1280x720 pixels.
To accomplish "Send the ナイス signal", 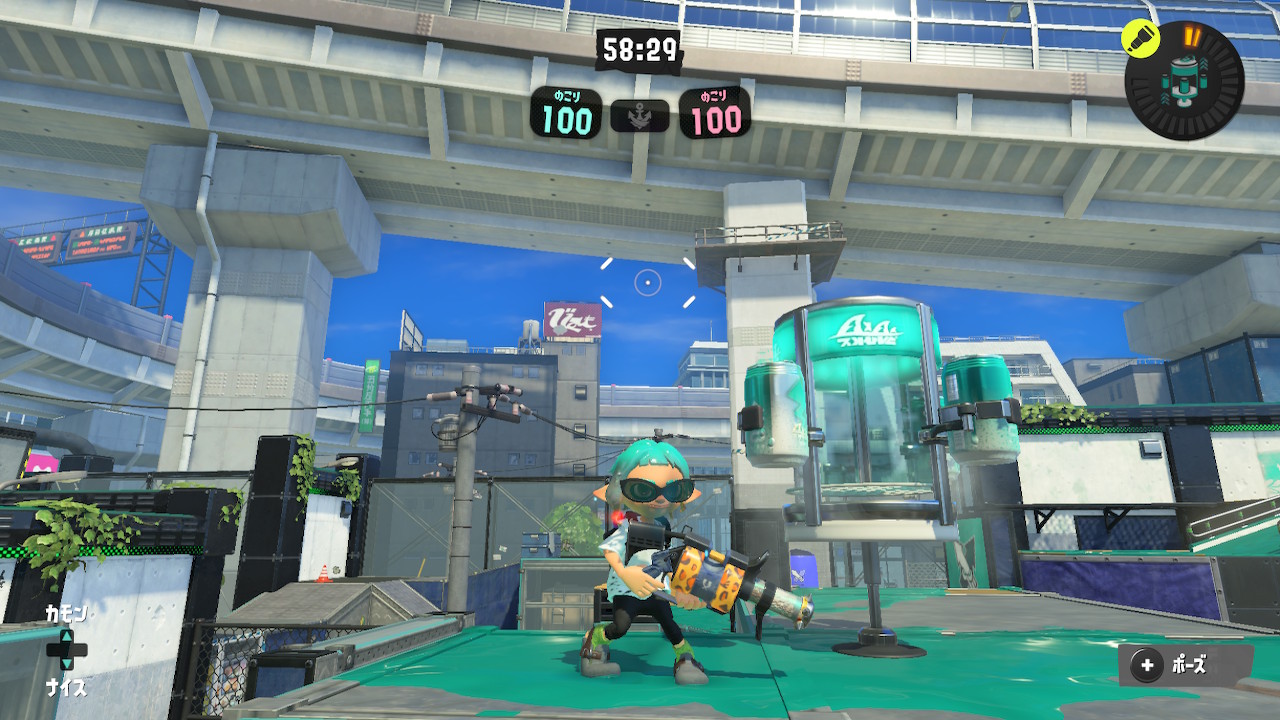I will click(66, 687).
